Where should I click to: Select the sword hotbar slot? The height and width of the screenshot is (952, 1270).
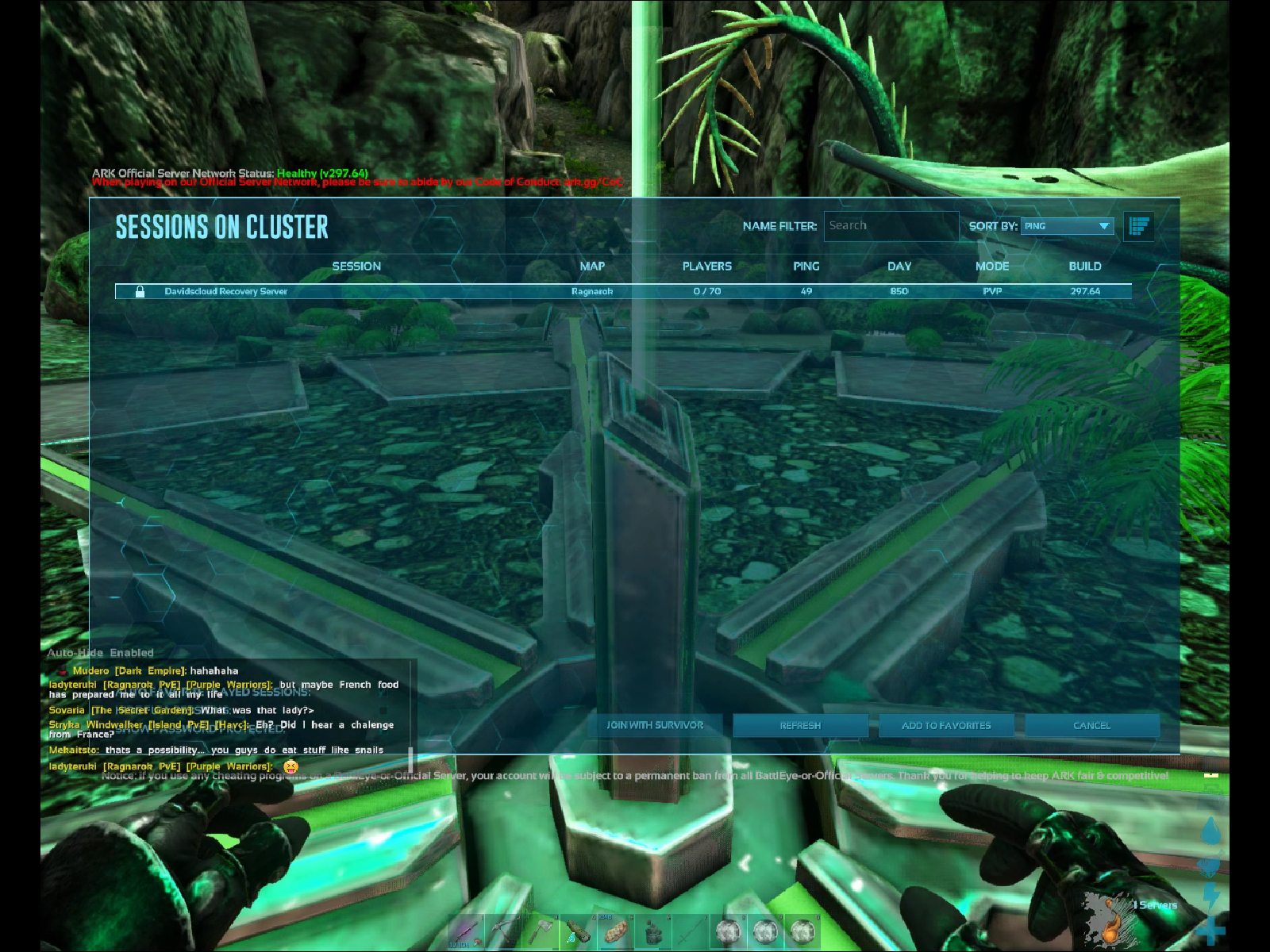pos(691,931)
